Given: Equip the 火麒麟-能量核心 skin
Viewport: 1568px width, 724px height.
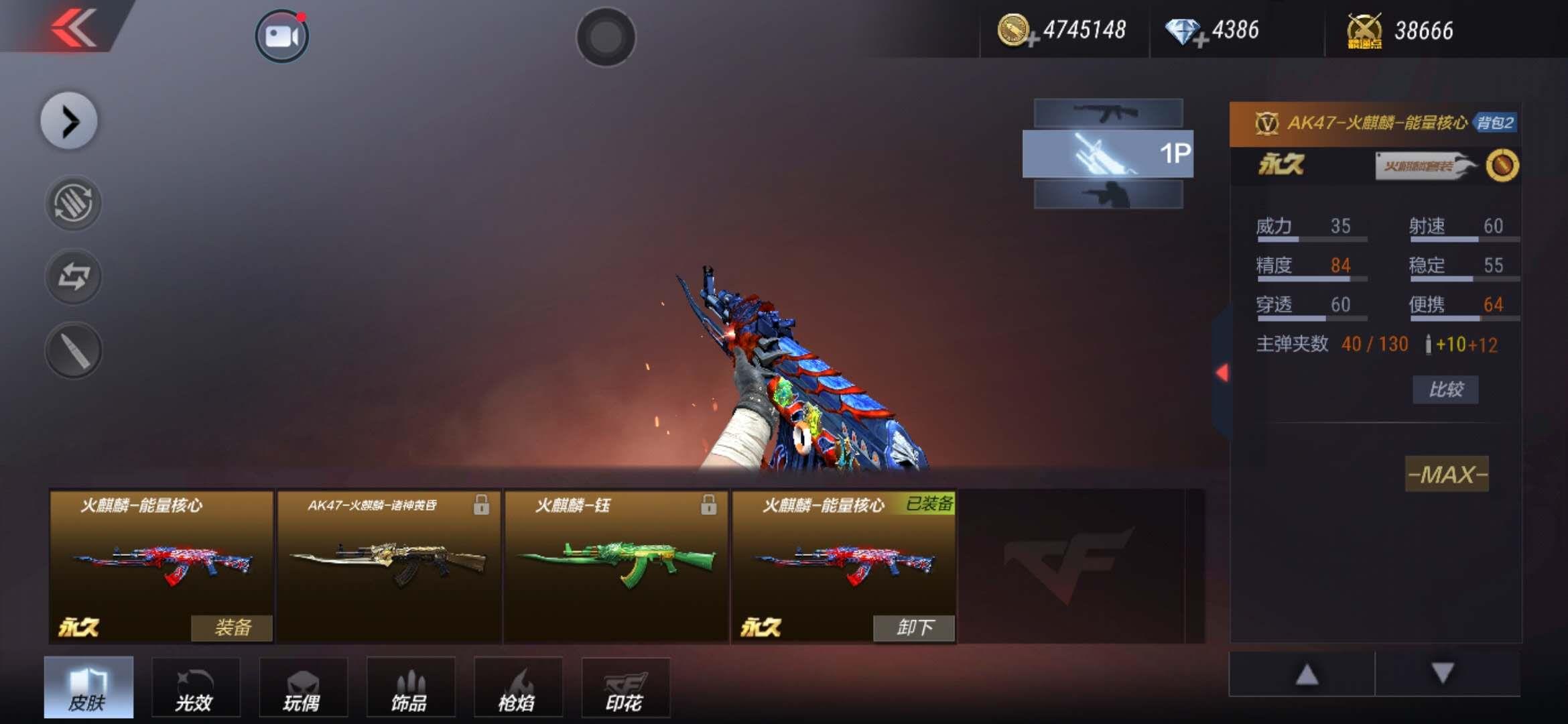Looking at the screenshot, I should pyautogui.click(x=232, y=627).
